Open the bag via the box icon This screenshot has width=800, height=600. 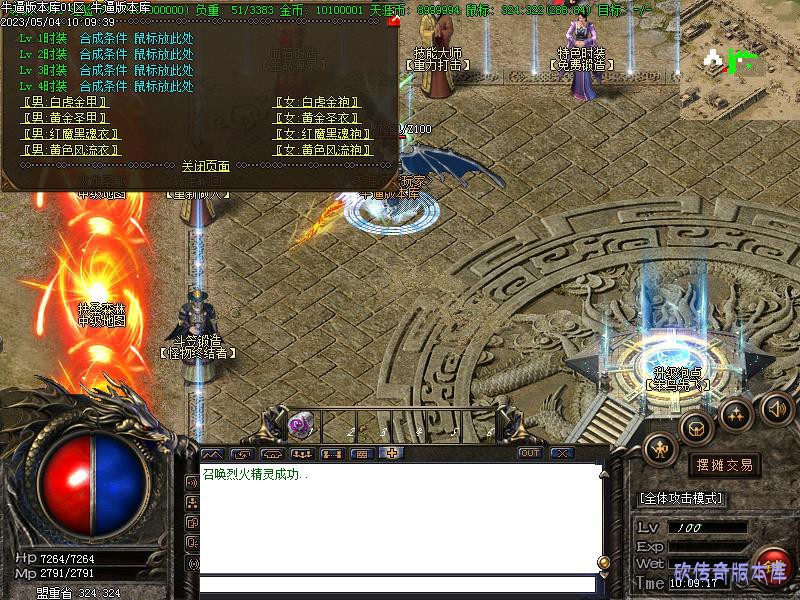697,427
